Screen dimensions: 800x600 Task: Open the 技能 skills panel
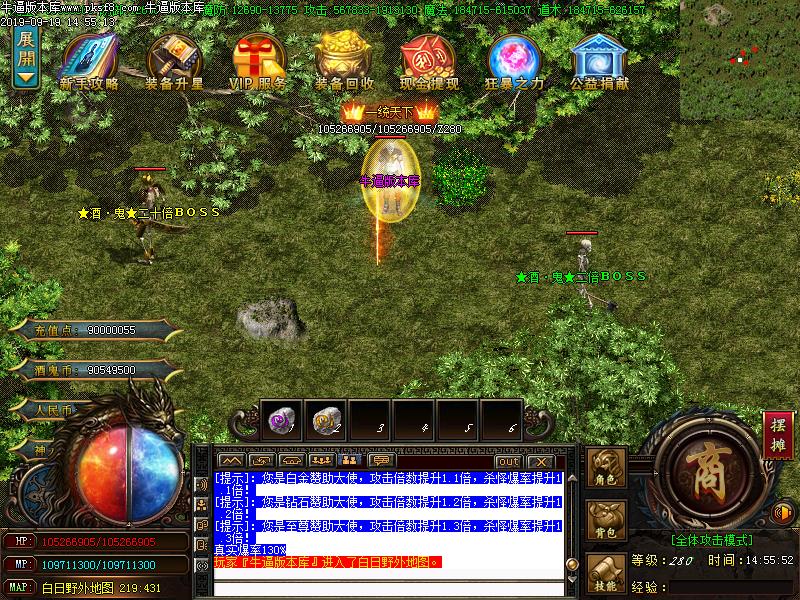point(607,574)
